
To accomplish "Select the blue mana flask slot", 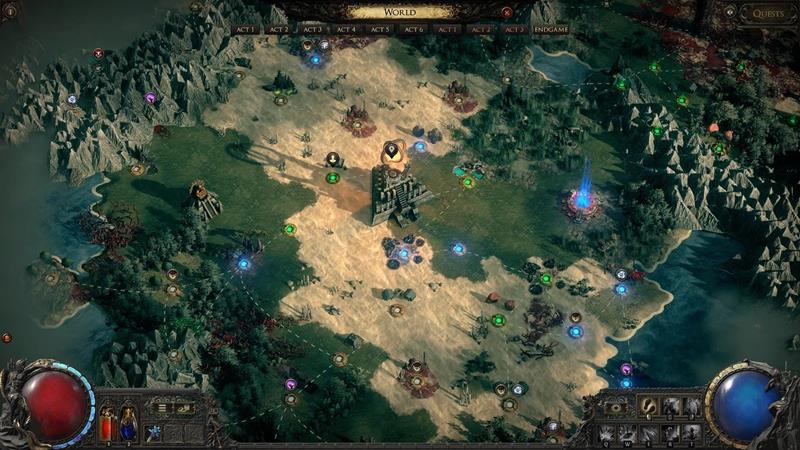I will pos(128,422).
